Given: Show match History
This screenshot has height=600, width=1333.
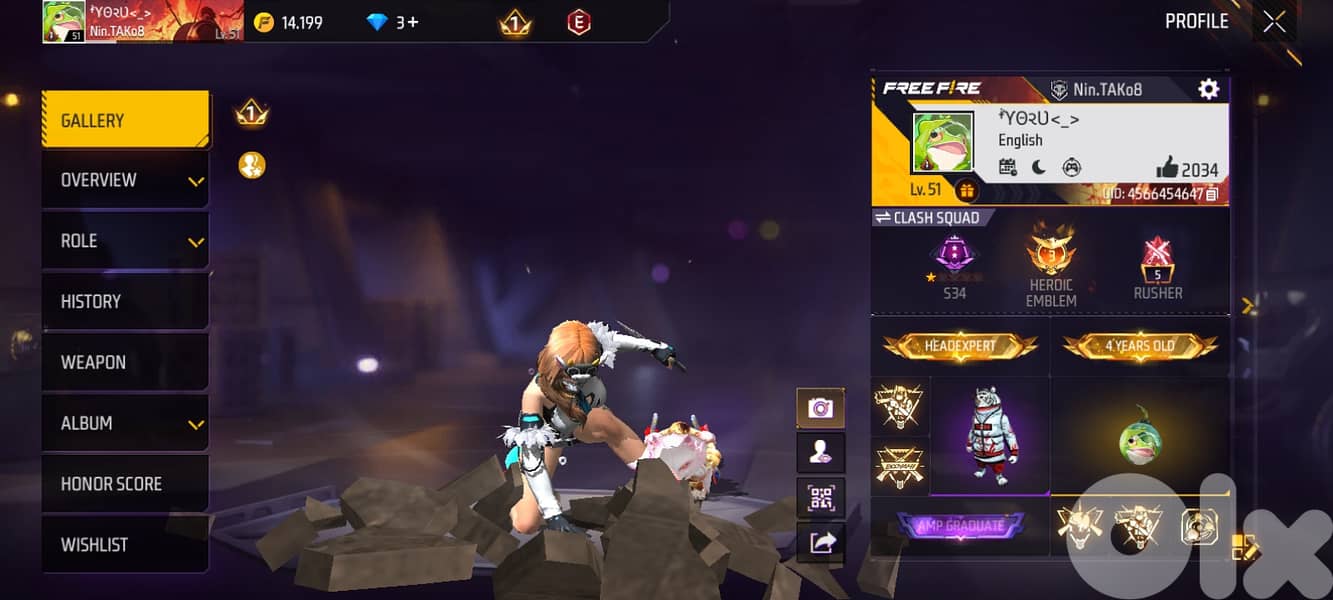Looking at the screenshot, I should (x=125, y=302).
